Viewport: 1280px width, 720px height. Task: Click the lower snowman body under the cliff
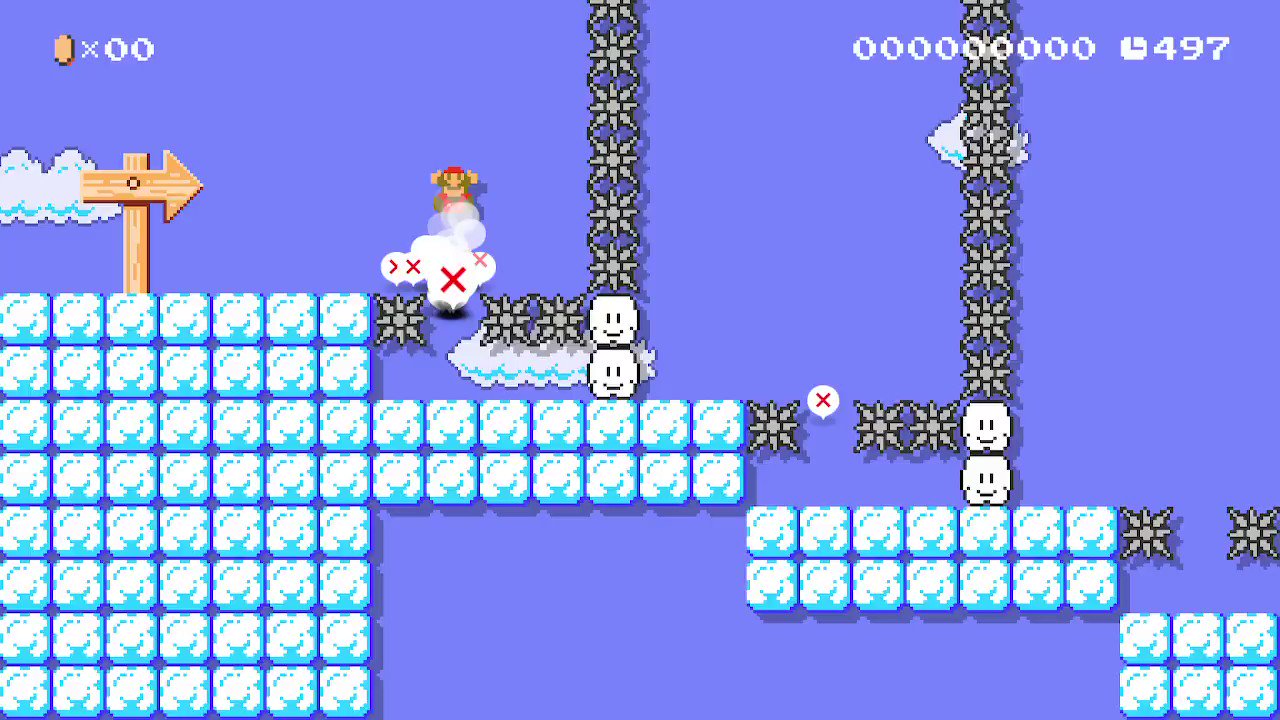pyautogui.click(x=988, y=482)
